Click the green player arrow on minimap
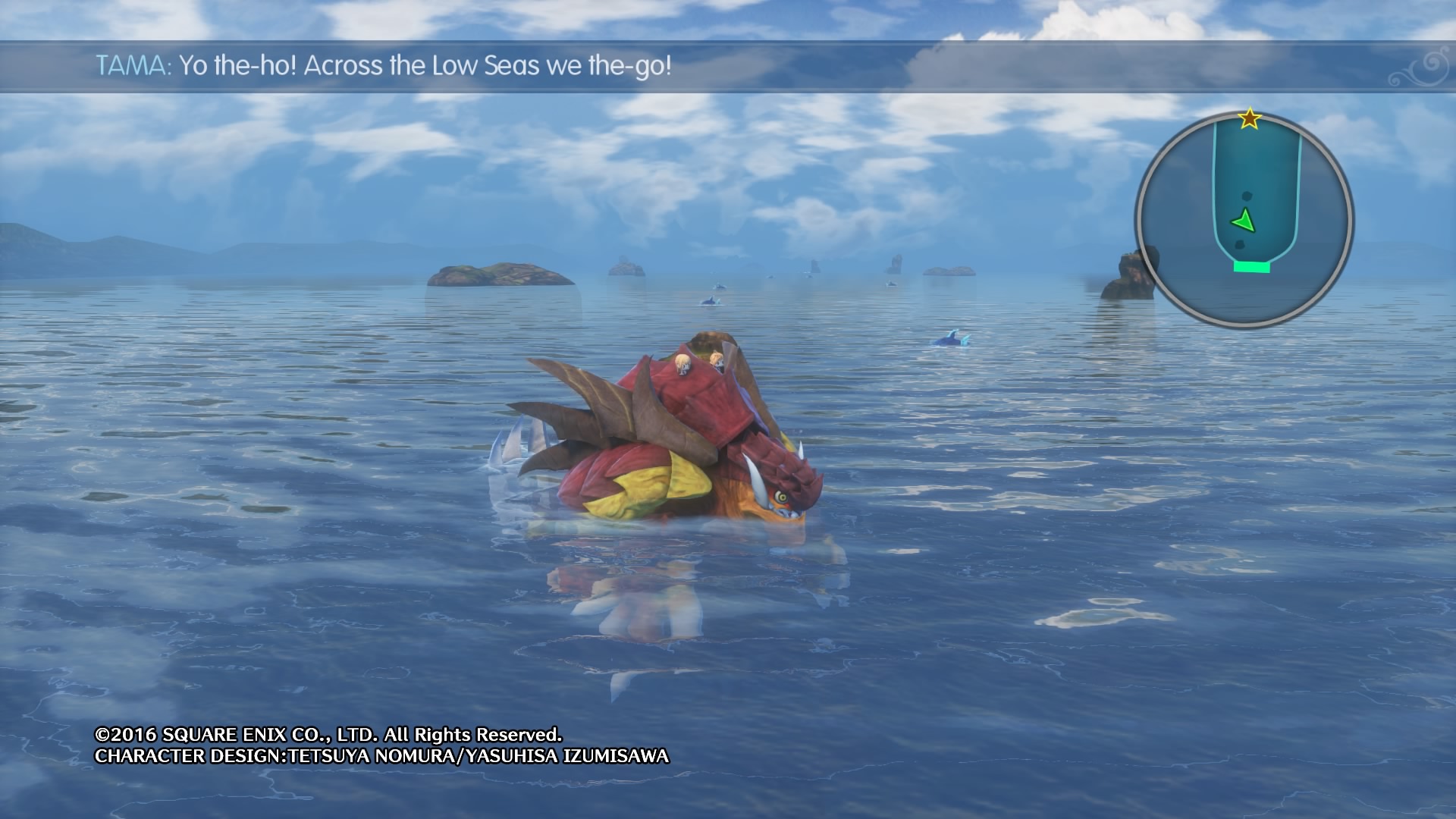 click(1244, 221)
